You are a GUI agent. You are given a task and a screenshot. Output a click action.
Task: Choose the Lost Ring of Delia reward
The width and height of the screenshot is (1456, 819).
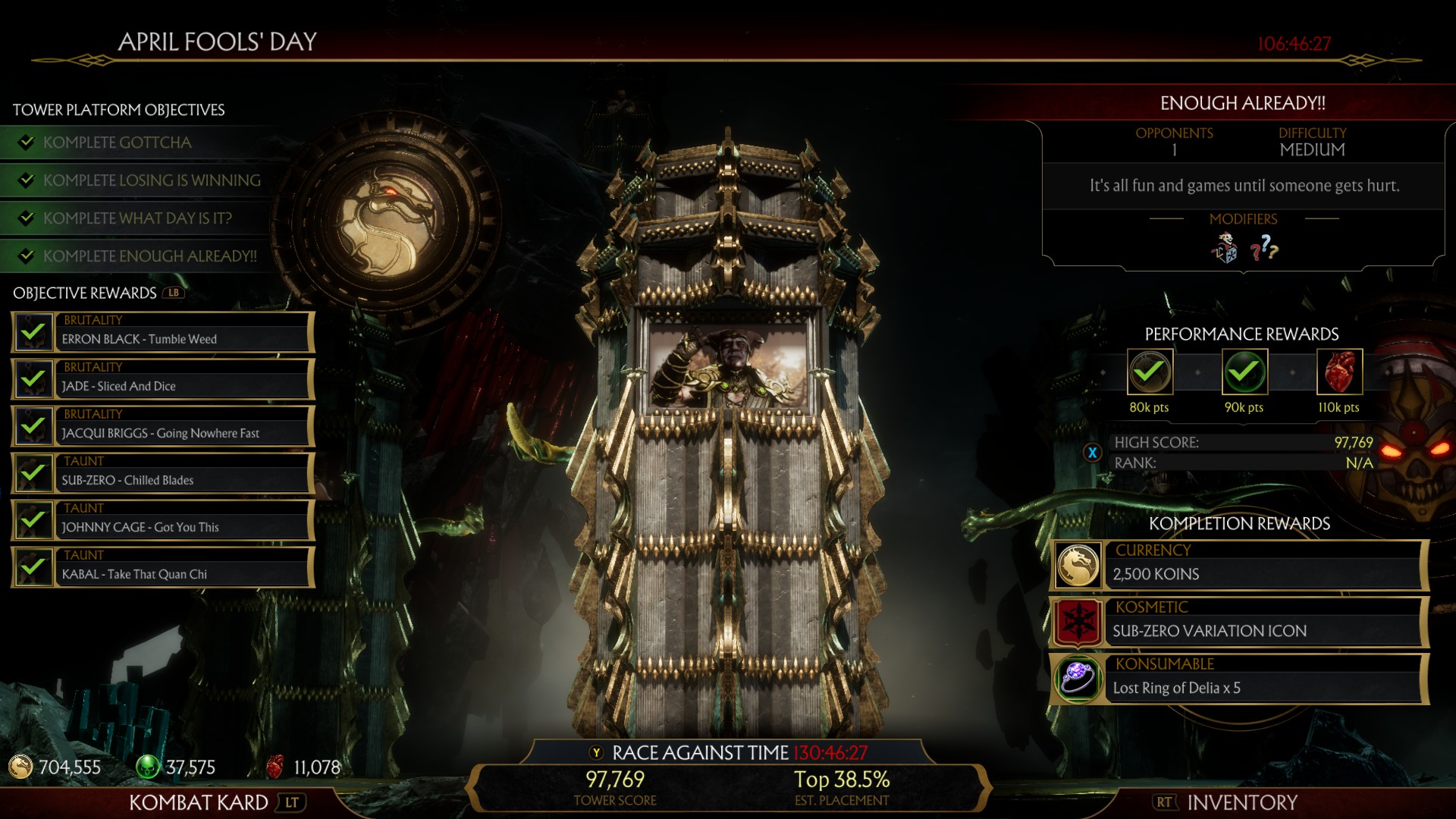tap(1239, 679)
